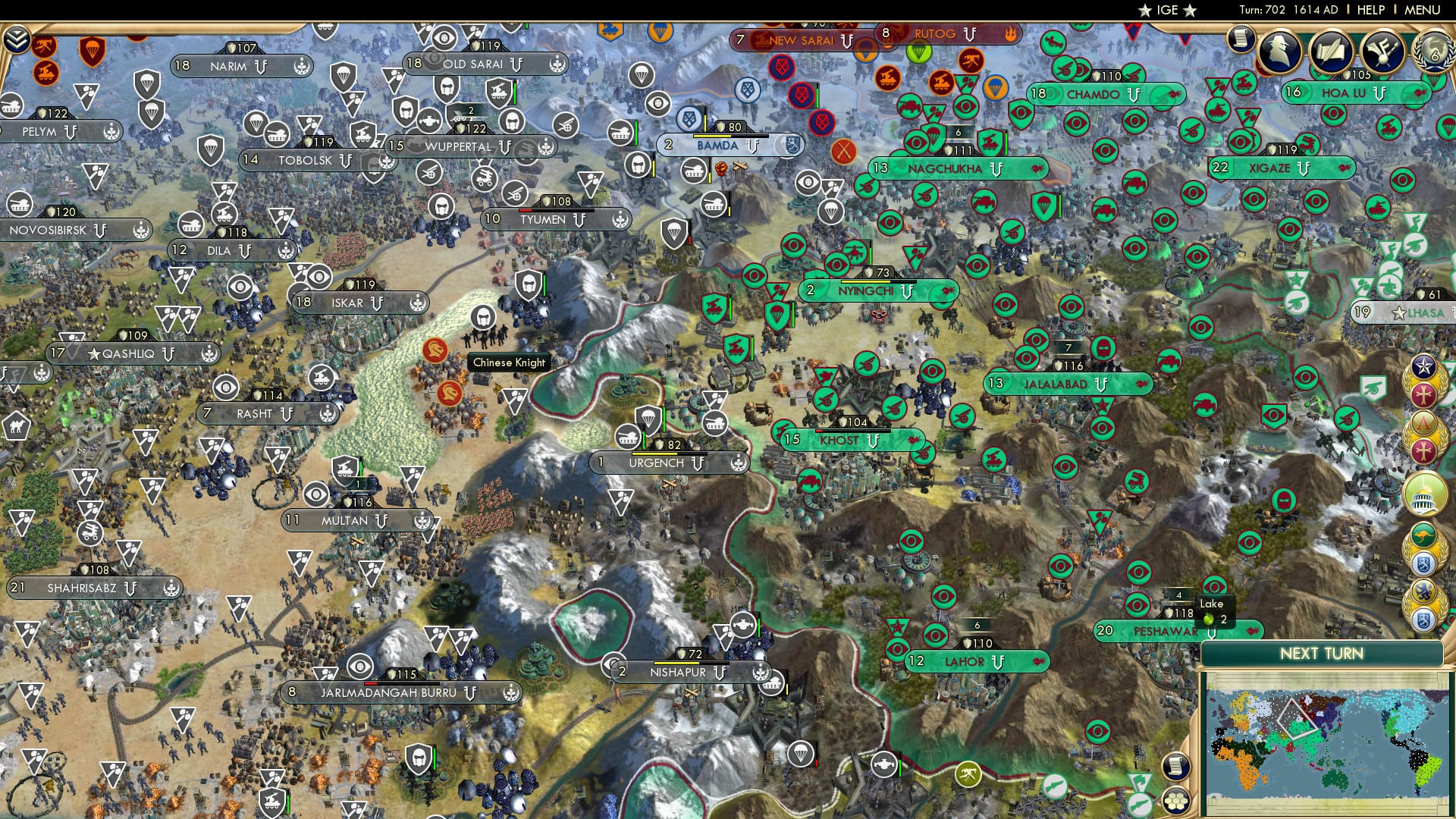Toggle strategic view with the hex grid icon
This screenshot has height=819, width=1456.
click(1175, 800)
